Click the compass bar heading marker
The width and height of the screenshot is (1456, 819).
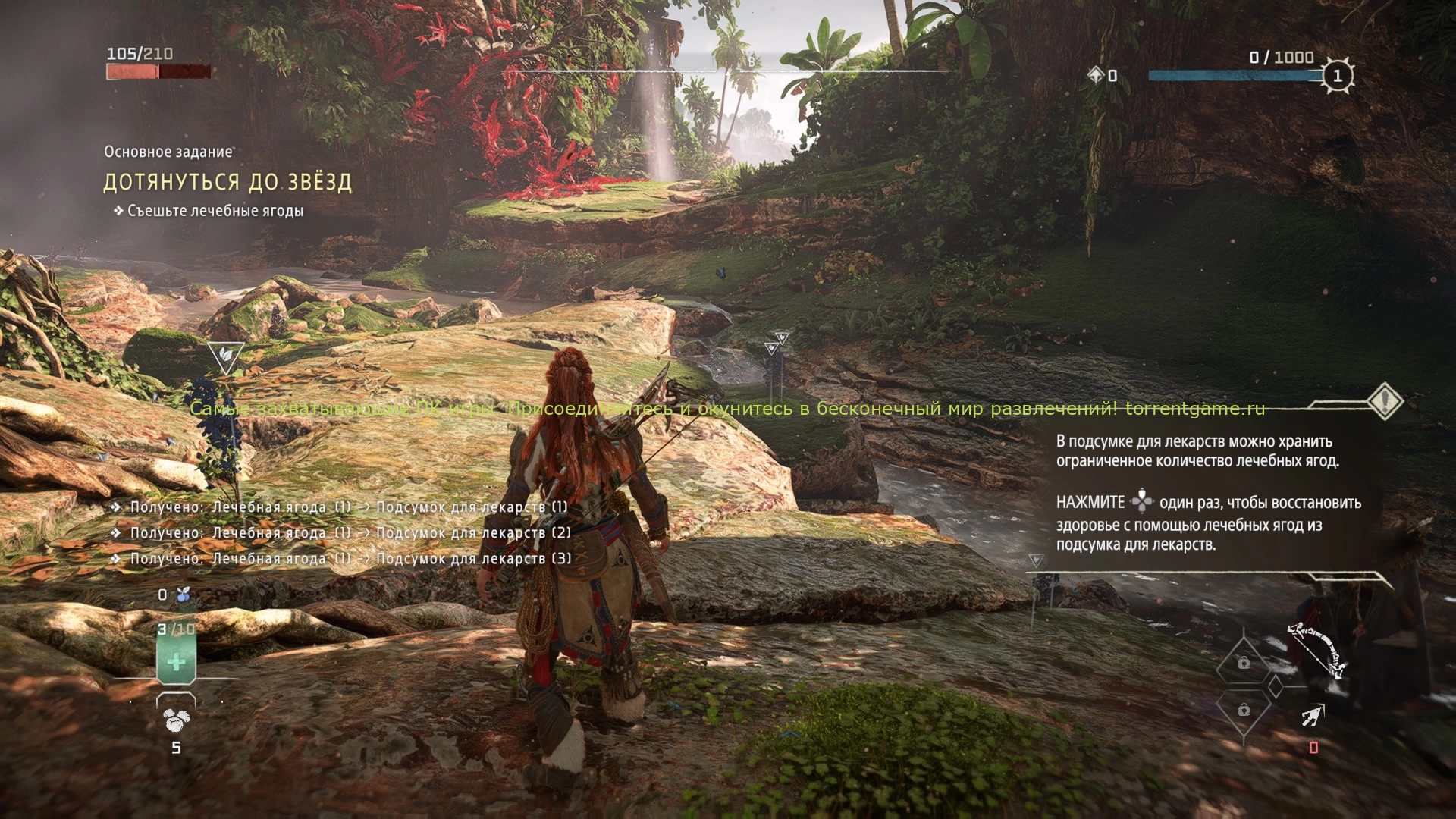point(752,63)
